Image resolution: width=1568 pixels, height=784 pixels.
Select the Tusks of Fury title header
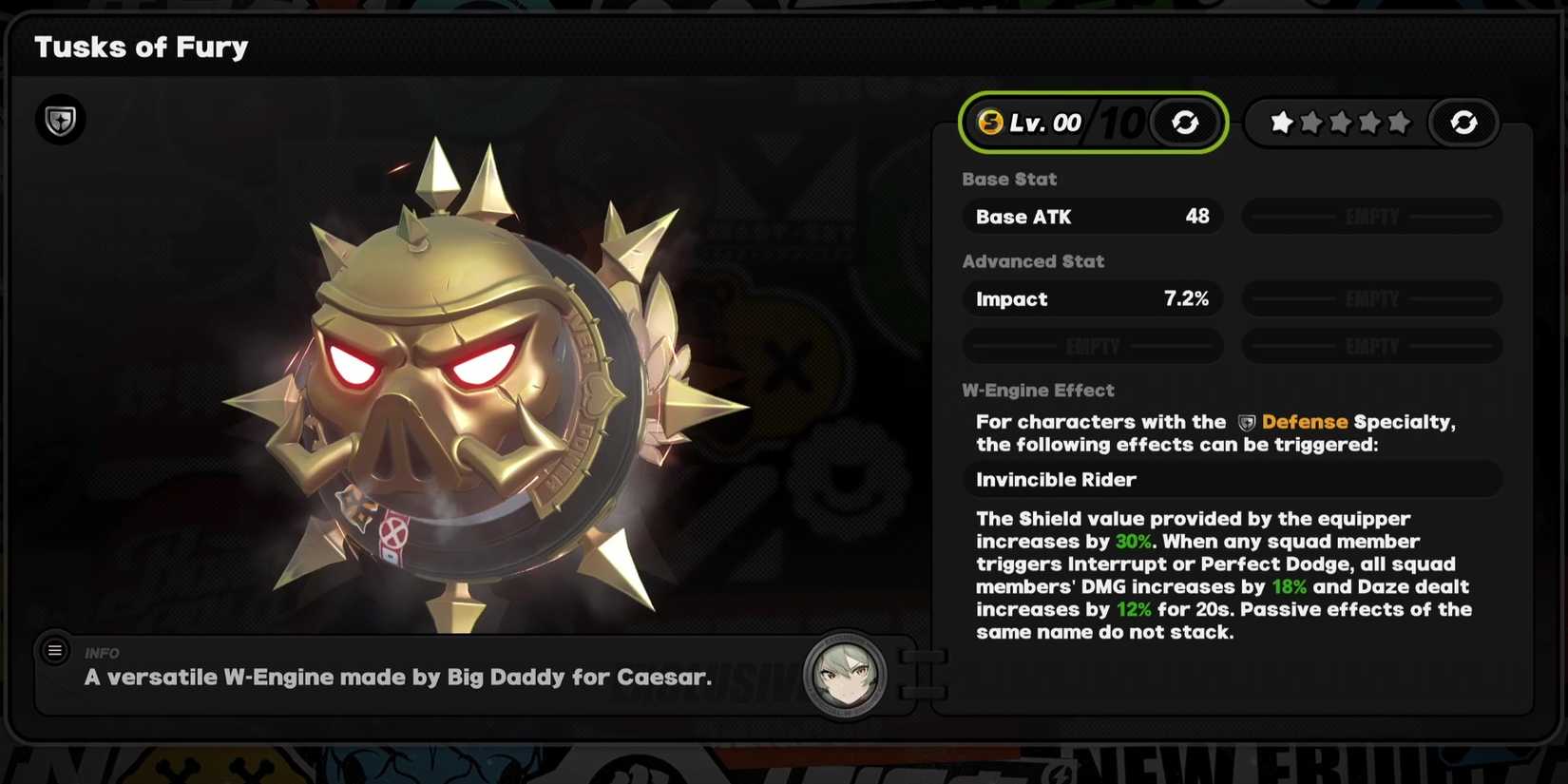141,47
